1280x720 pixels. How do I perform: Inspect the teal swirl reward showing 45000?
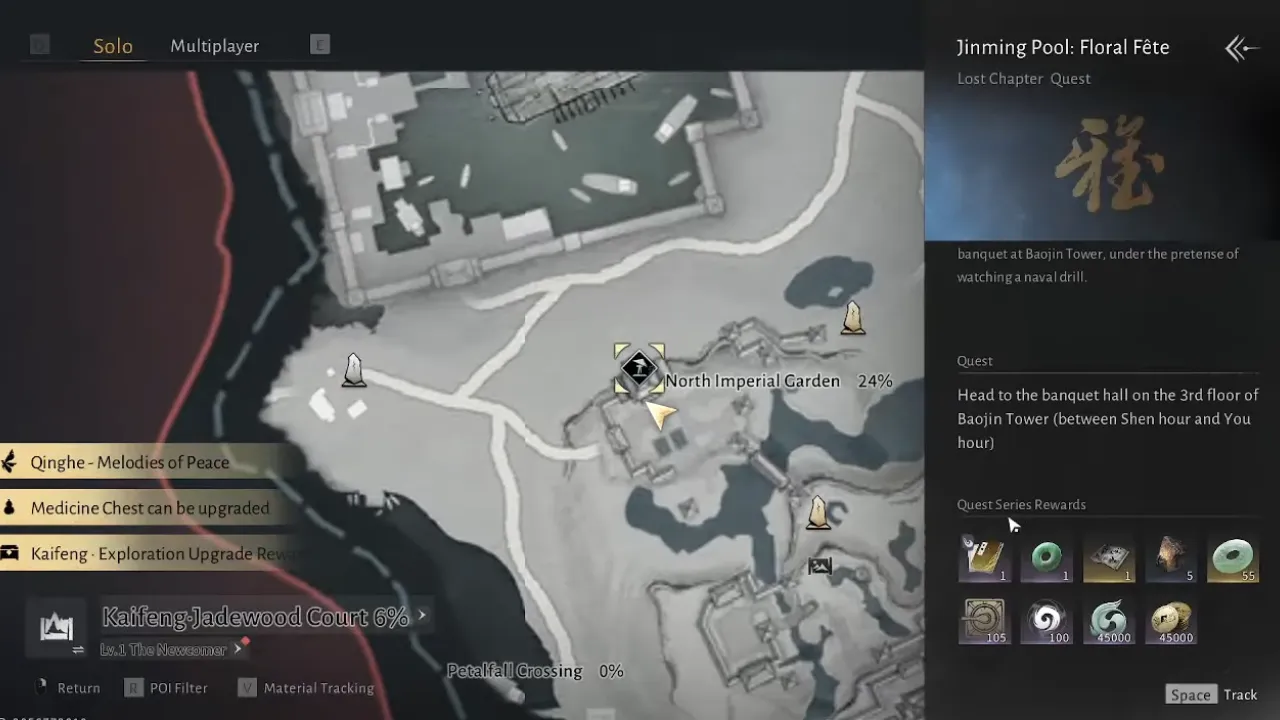point(1109,620)
